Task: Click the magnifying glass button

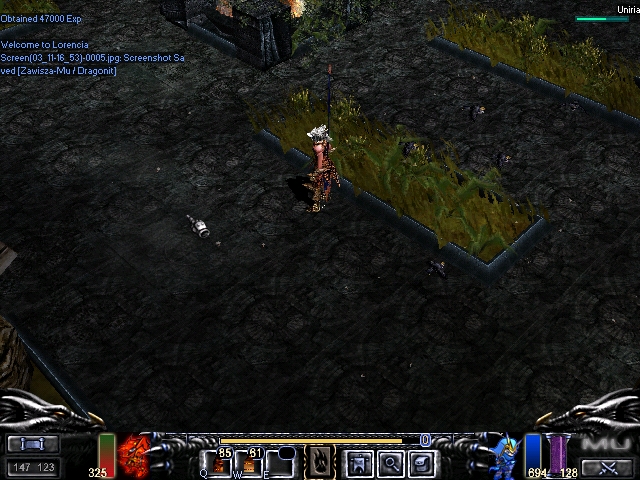Action: [390, 463]
